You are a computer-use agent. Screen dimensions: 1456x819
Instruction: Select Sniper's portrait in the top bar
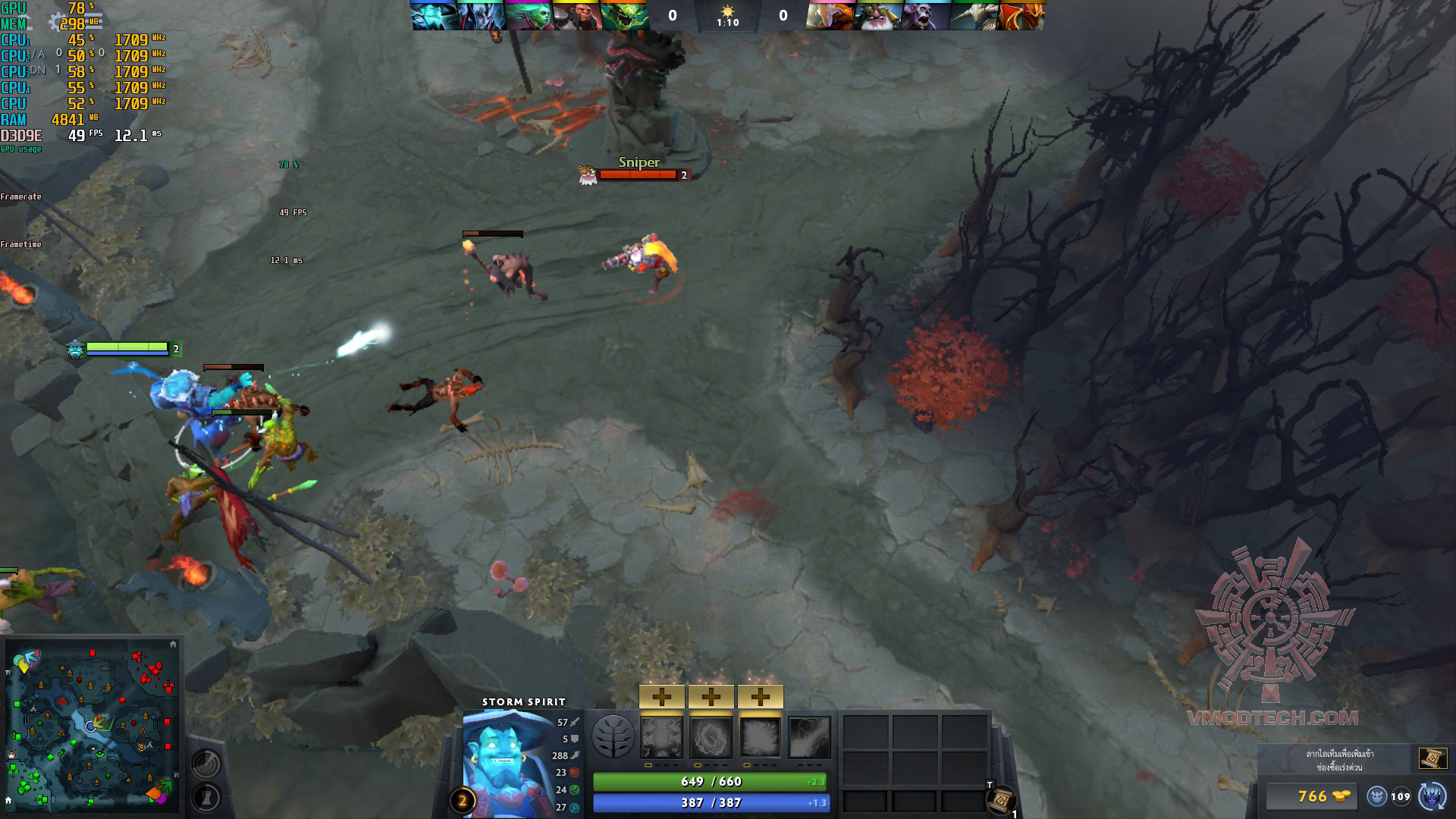[x=877, y=16]
